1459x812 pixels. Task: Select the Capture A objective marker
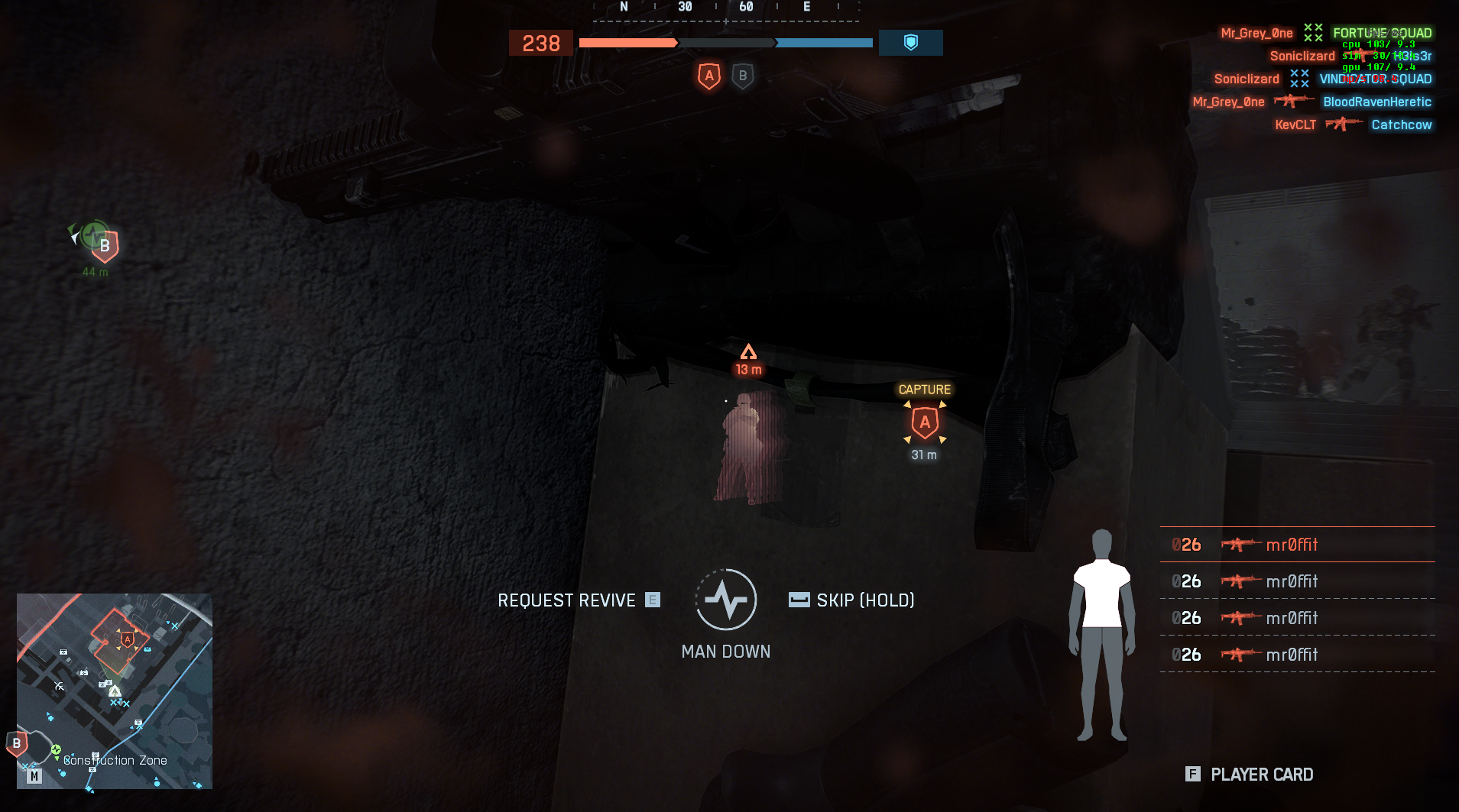[x=925, y=422]
